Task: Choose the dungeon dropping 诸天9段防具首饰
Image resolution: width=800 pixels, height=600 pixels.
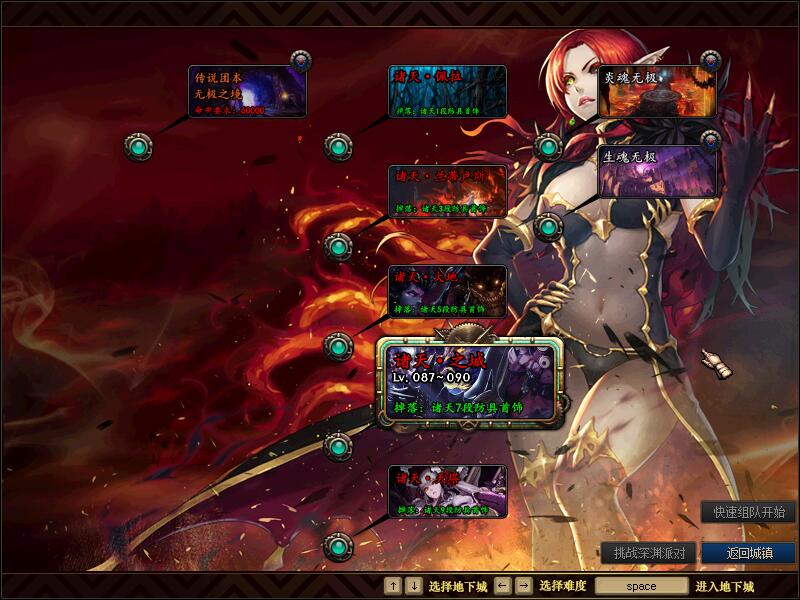Action: point(447,491)
